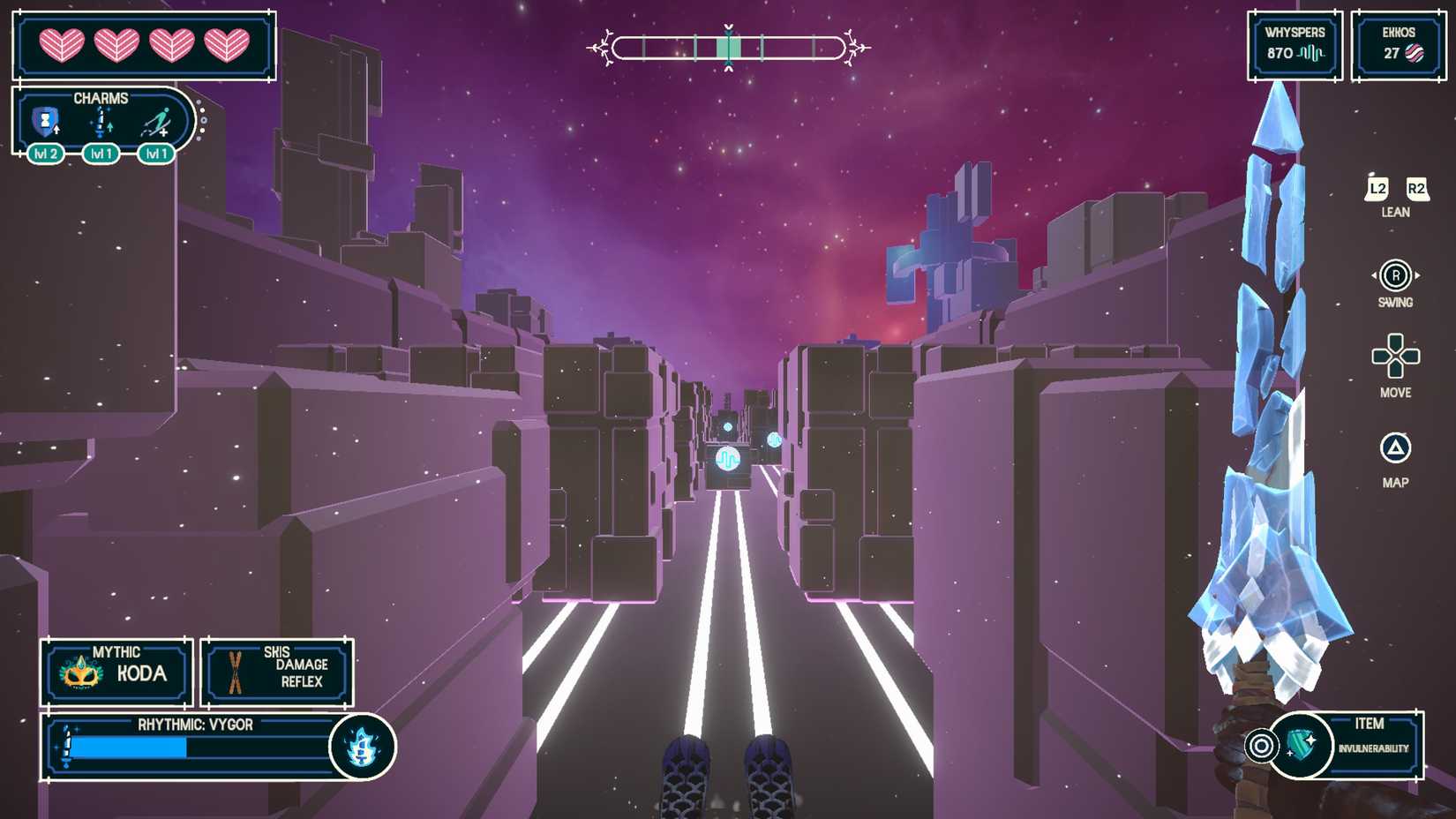Viewport: 1456px width, 819px height.
Task: Click the Ekkos currency icon
Action: click(x=1416, y=54)
